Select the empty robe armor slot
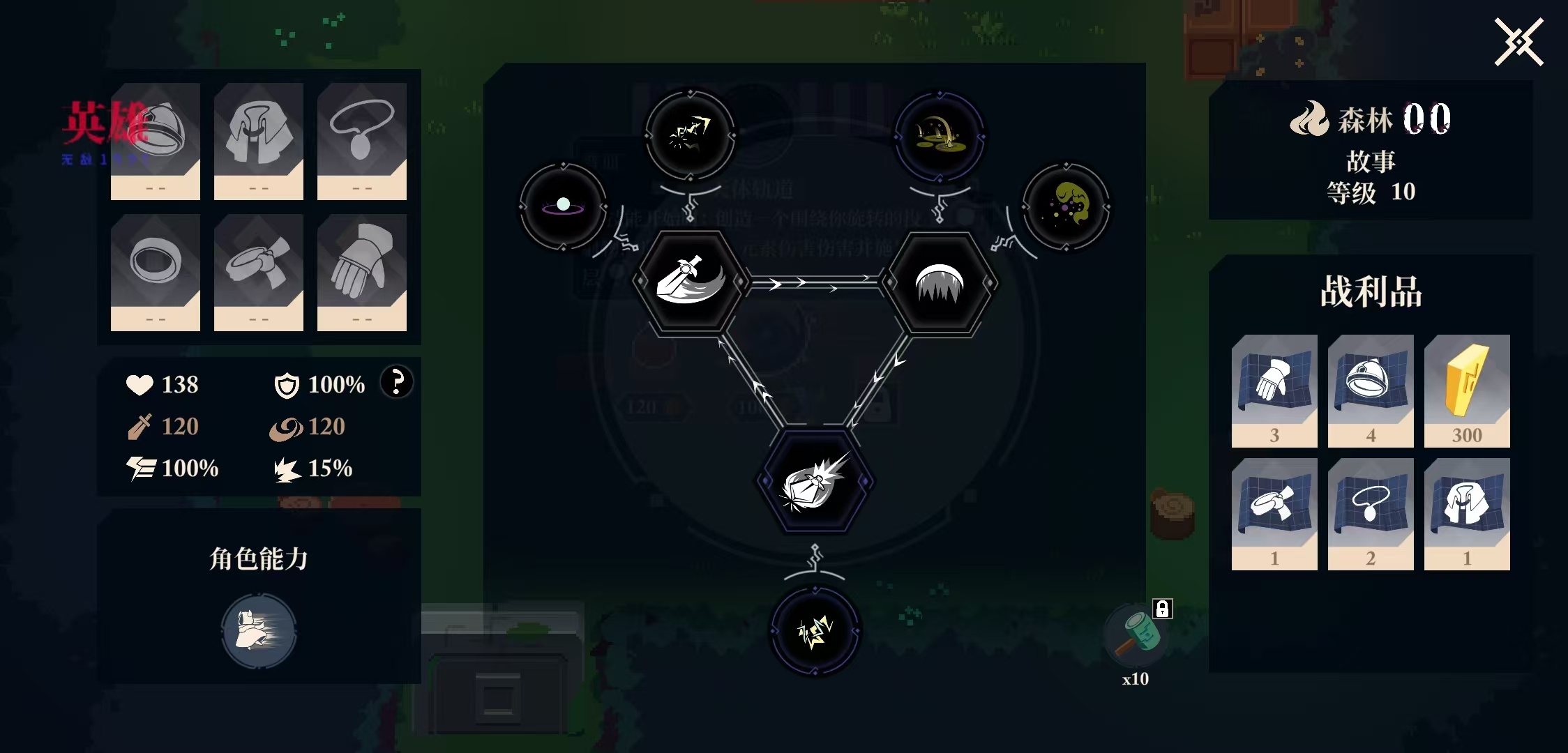The image size is (1568, 753). click(259, 141)
